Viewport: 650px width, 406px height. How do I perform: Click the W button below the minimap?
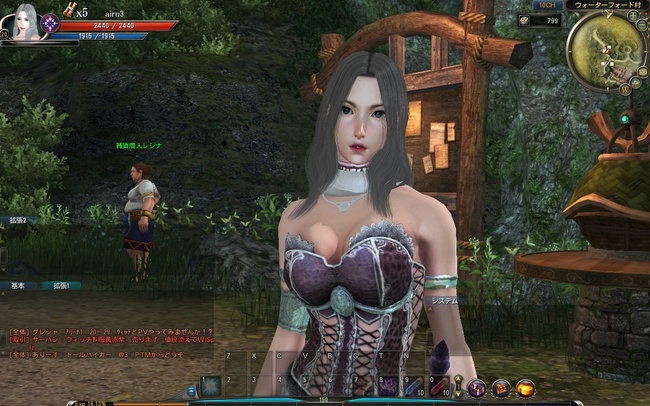pos(626,89)
